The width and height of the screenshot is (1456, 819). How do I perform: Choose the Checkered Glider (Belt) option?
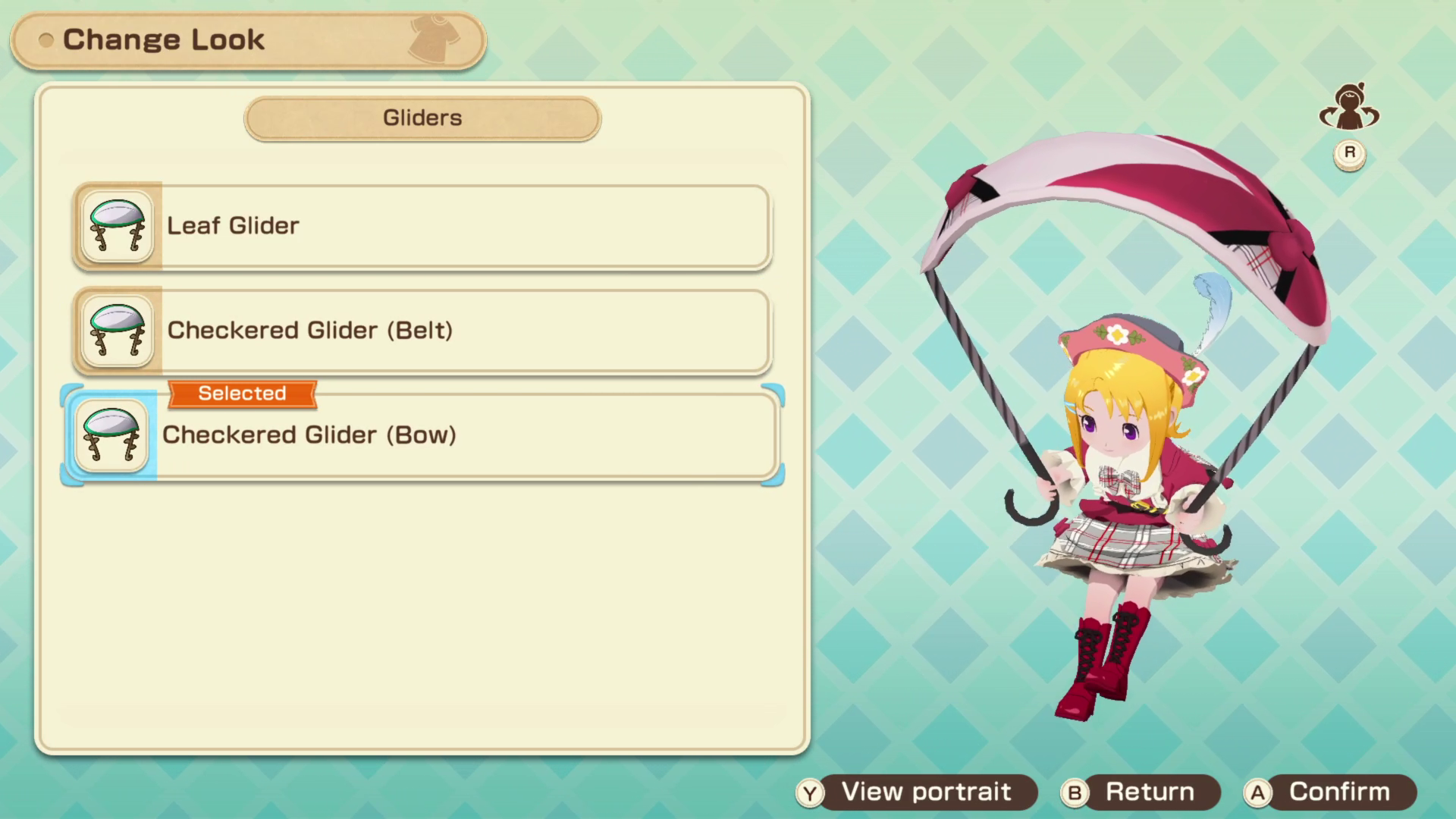422,331
